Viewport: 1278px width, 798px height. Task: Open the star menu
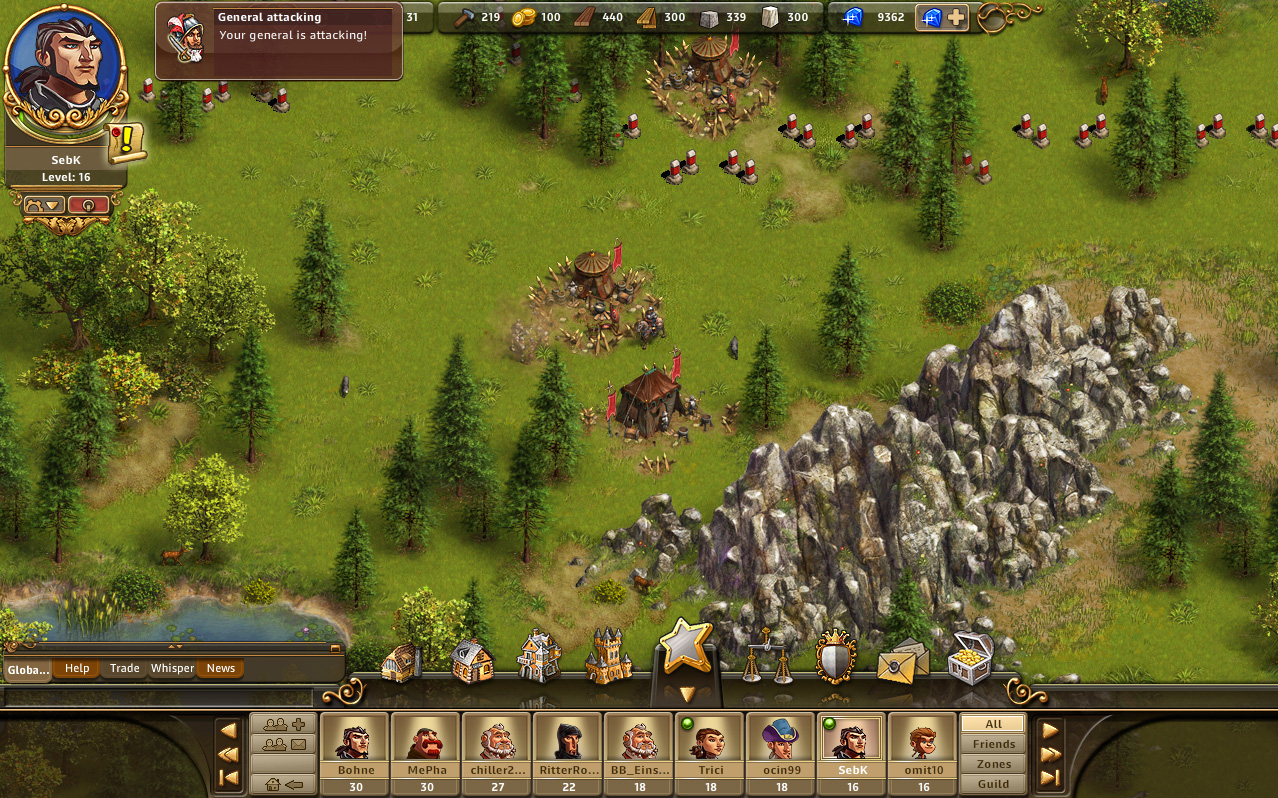tap(685, 648)
